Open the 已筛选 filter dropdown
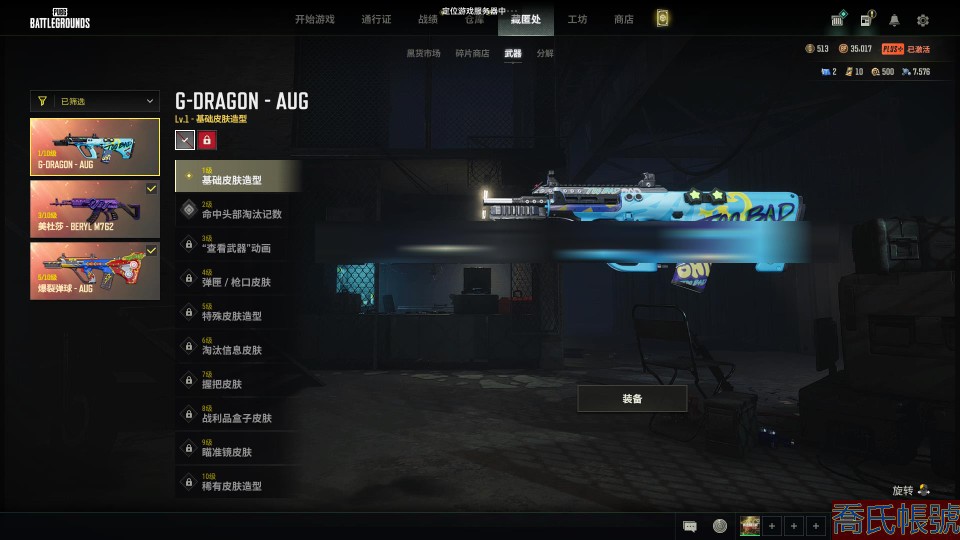 (95, 101)
